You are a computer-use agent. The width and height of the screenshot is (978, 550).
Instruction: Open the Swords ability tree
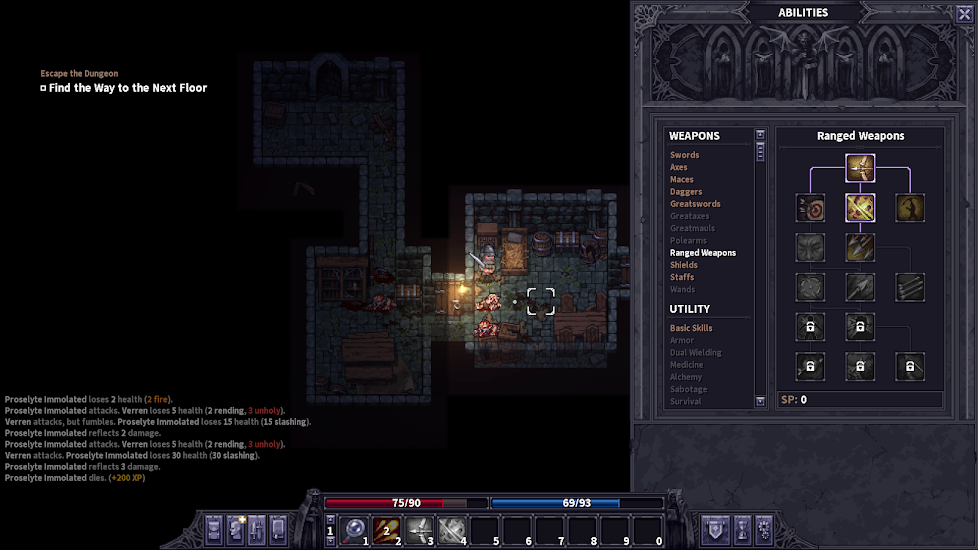(685, 155)
